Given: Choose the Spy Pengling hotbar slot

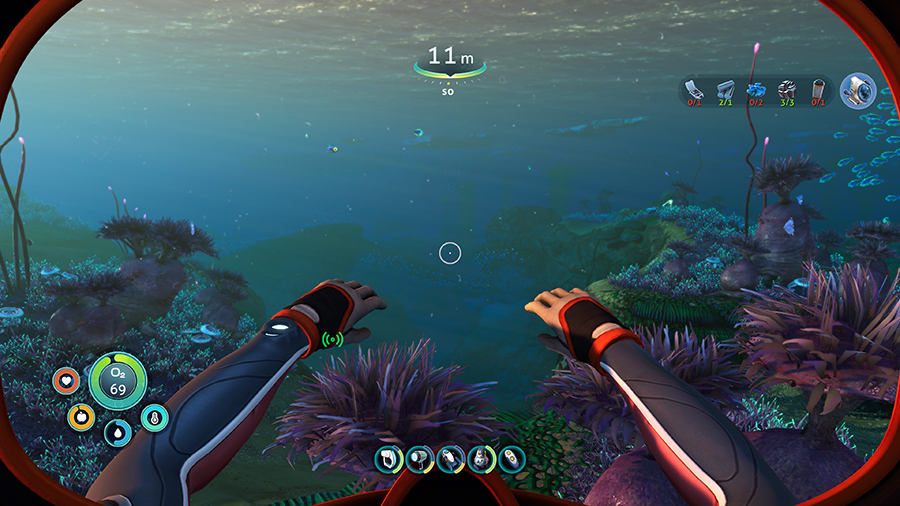Looking at the screenshot, I should point(482,459).
